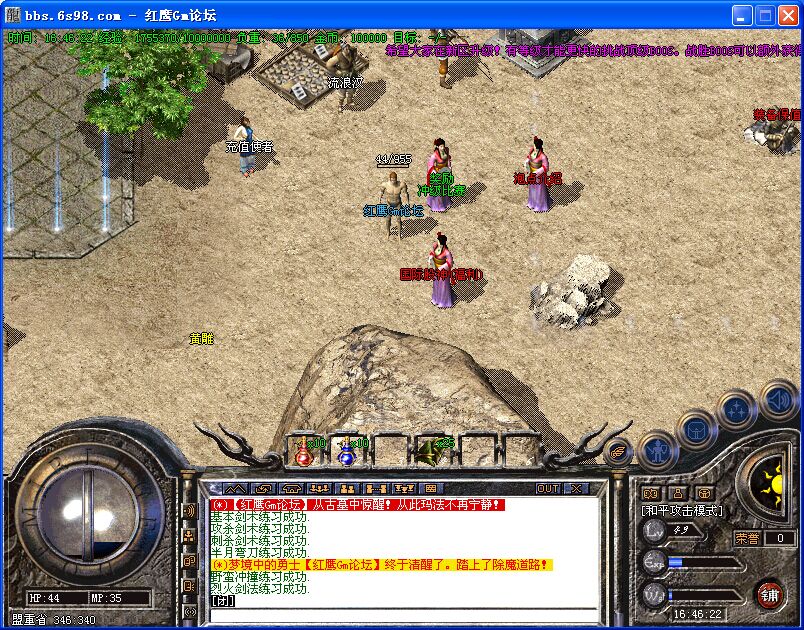Open the mountain-shaped map button above chat
Viewport: 804px width, 630px height.
point(237,488)
